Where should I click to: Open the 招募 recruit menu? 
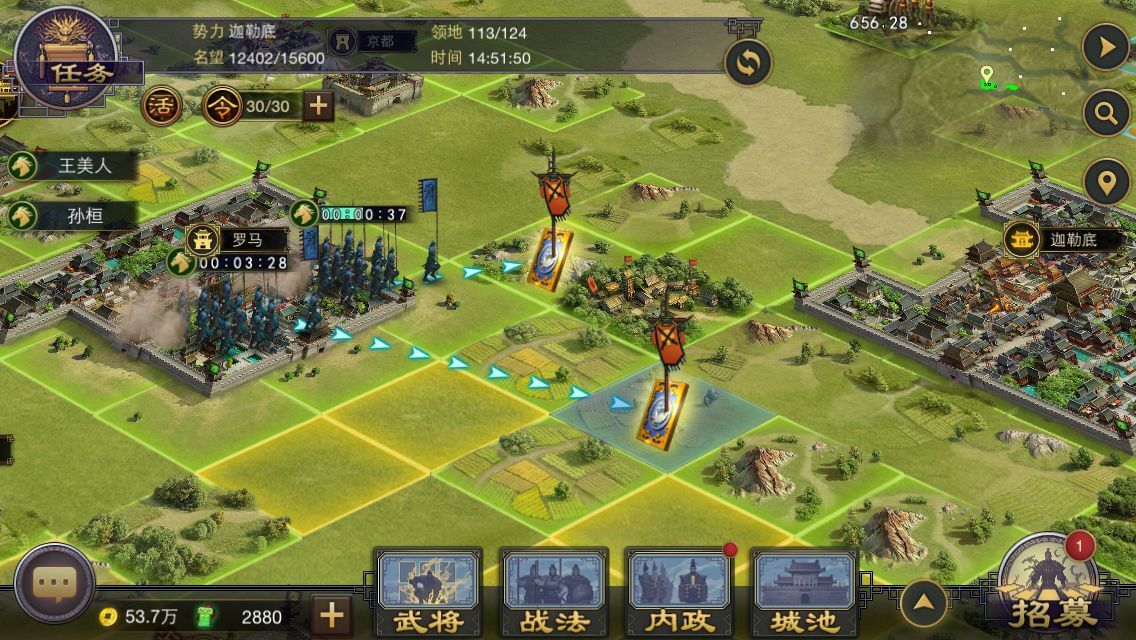1049,591
